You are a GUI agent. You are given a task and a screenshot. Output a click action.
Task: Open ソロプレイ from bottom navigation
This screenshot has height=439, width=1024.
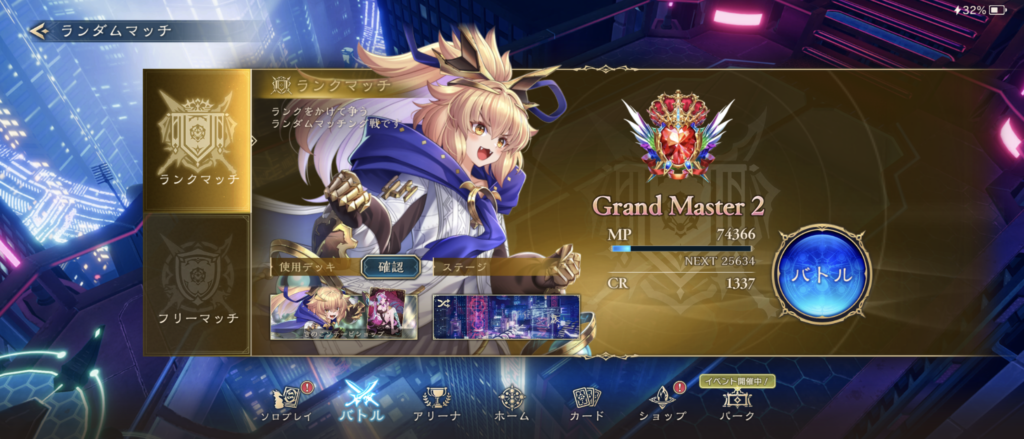(287, 403)
